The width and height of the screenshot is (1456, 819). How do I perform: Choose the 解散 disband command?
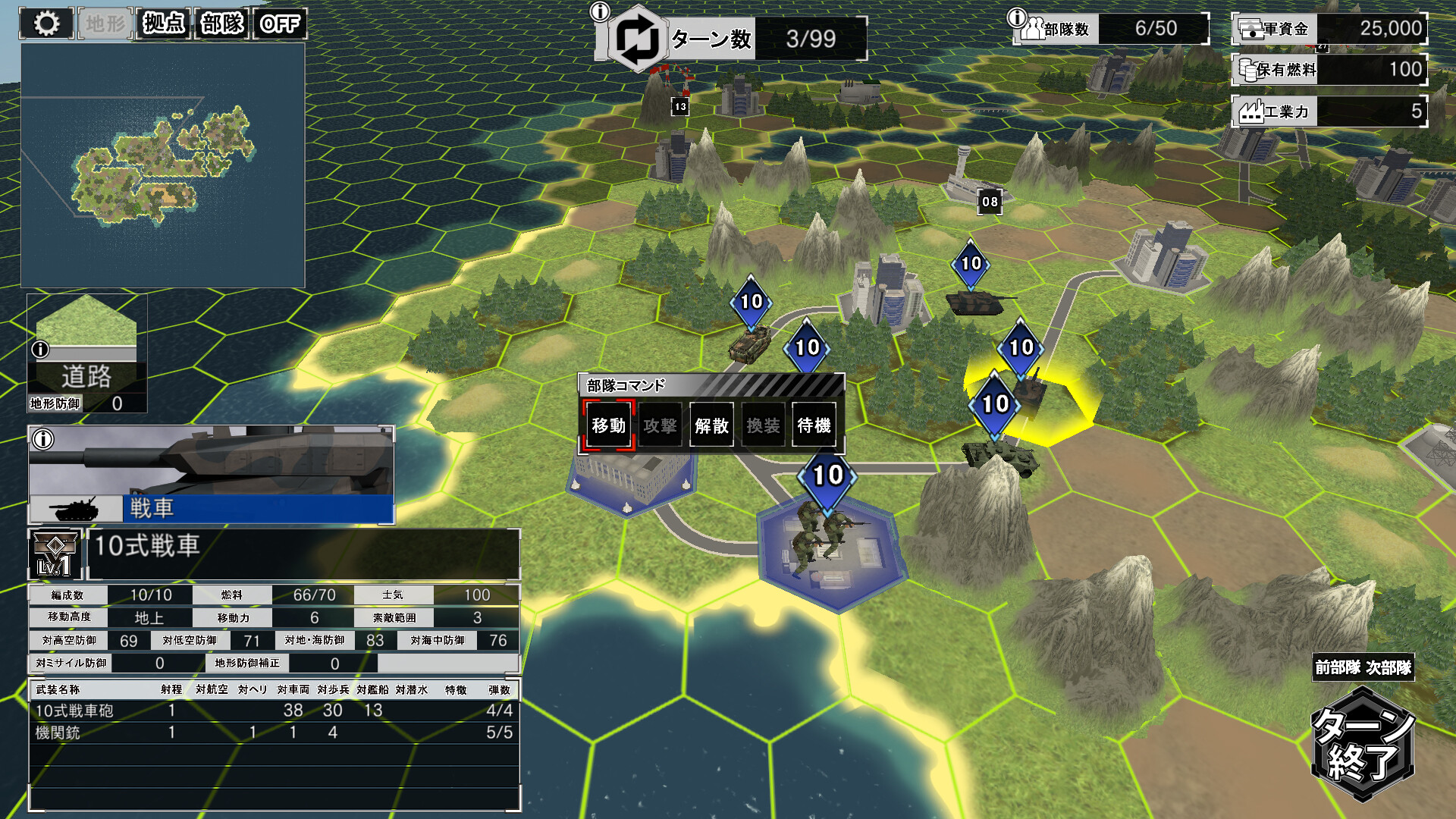pyautogui.click(x=711, y=425)
